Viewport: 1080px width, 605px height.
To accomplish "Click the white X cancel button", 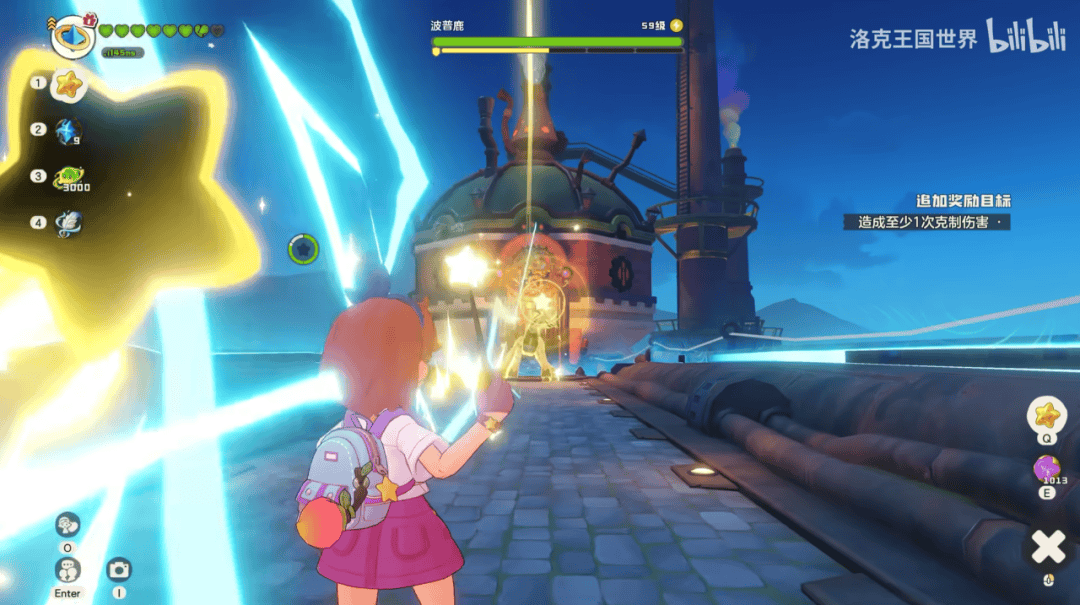I will 1047,546.
